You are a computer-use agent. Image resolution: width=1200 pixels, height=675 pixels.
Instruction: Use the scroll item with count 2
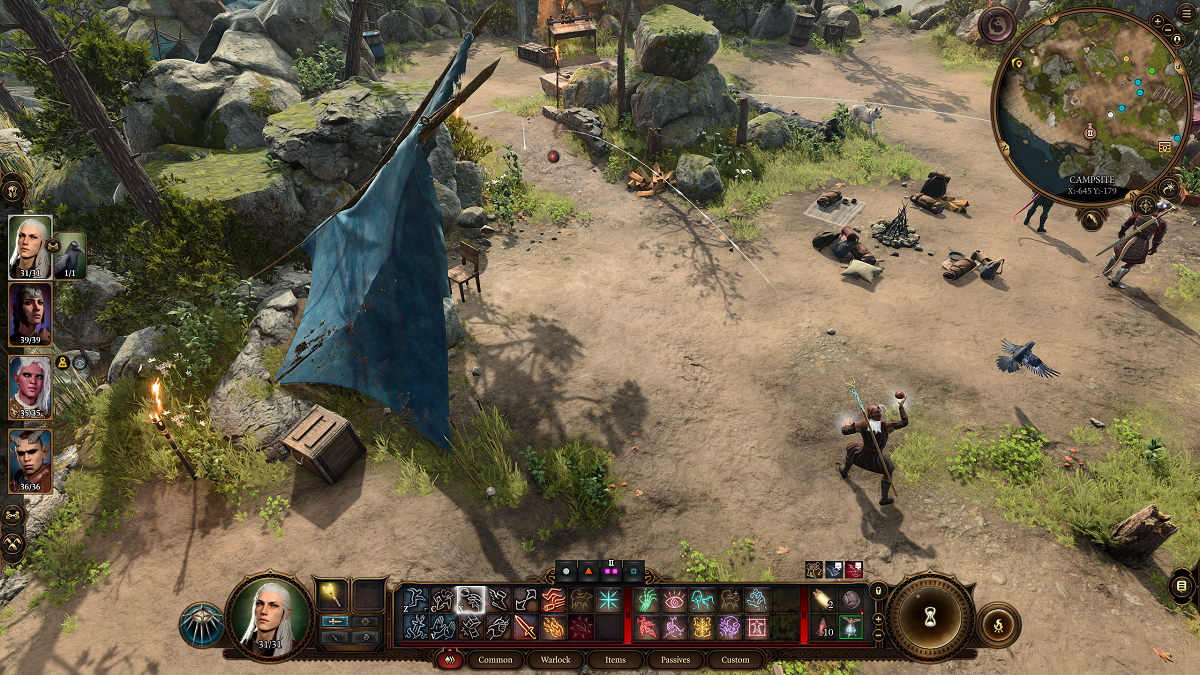pyautogui.click(x=824, y=600)
